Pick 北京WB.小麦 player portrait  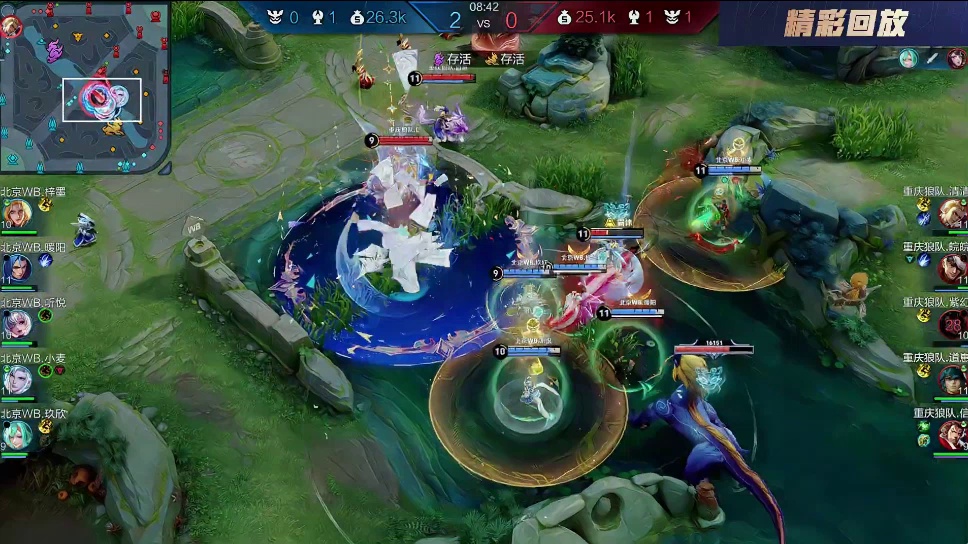(17, 380)
